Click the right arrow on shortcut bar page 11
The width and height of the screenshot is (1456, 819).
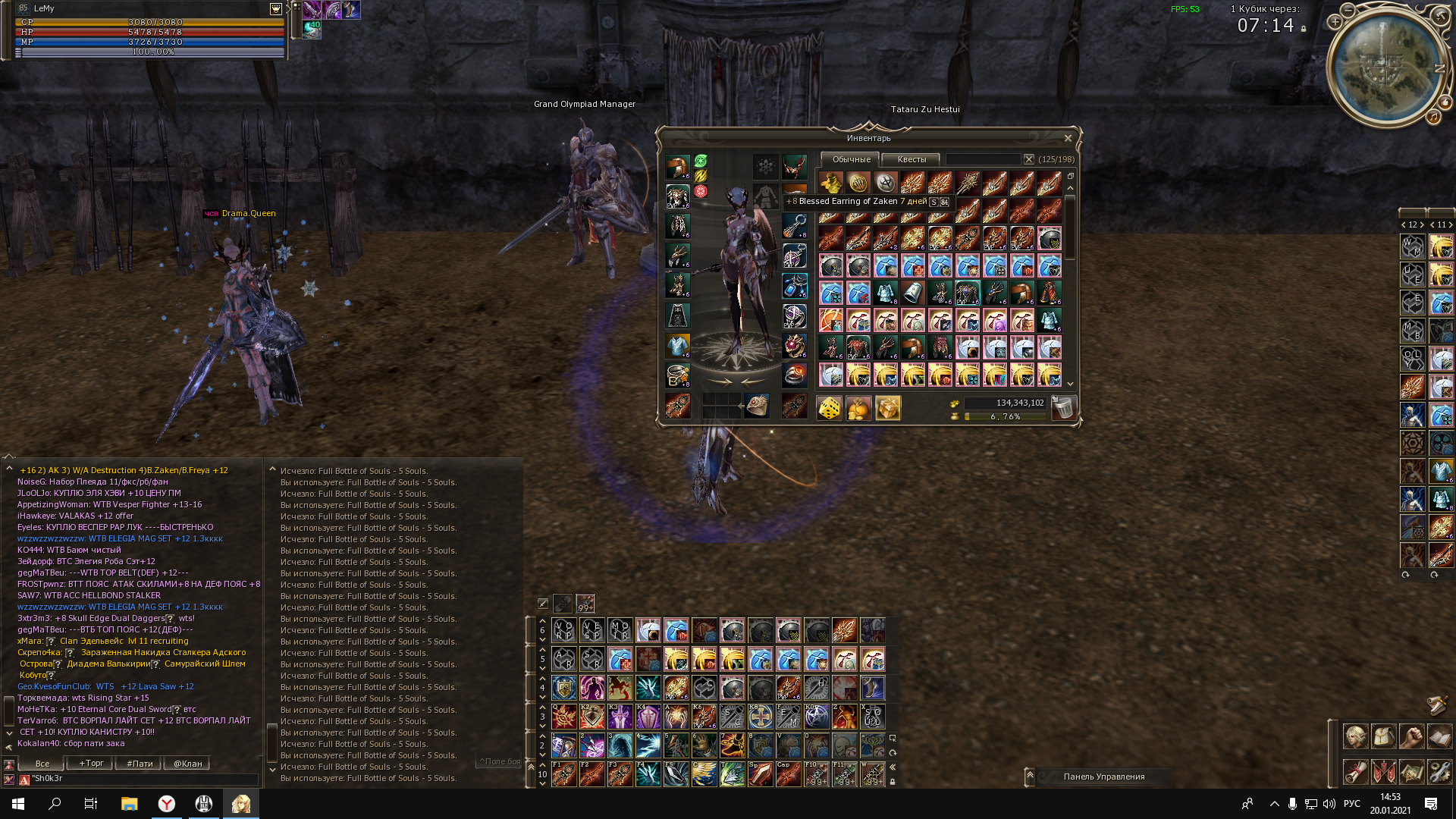1450,224
